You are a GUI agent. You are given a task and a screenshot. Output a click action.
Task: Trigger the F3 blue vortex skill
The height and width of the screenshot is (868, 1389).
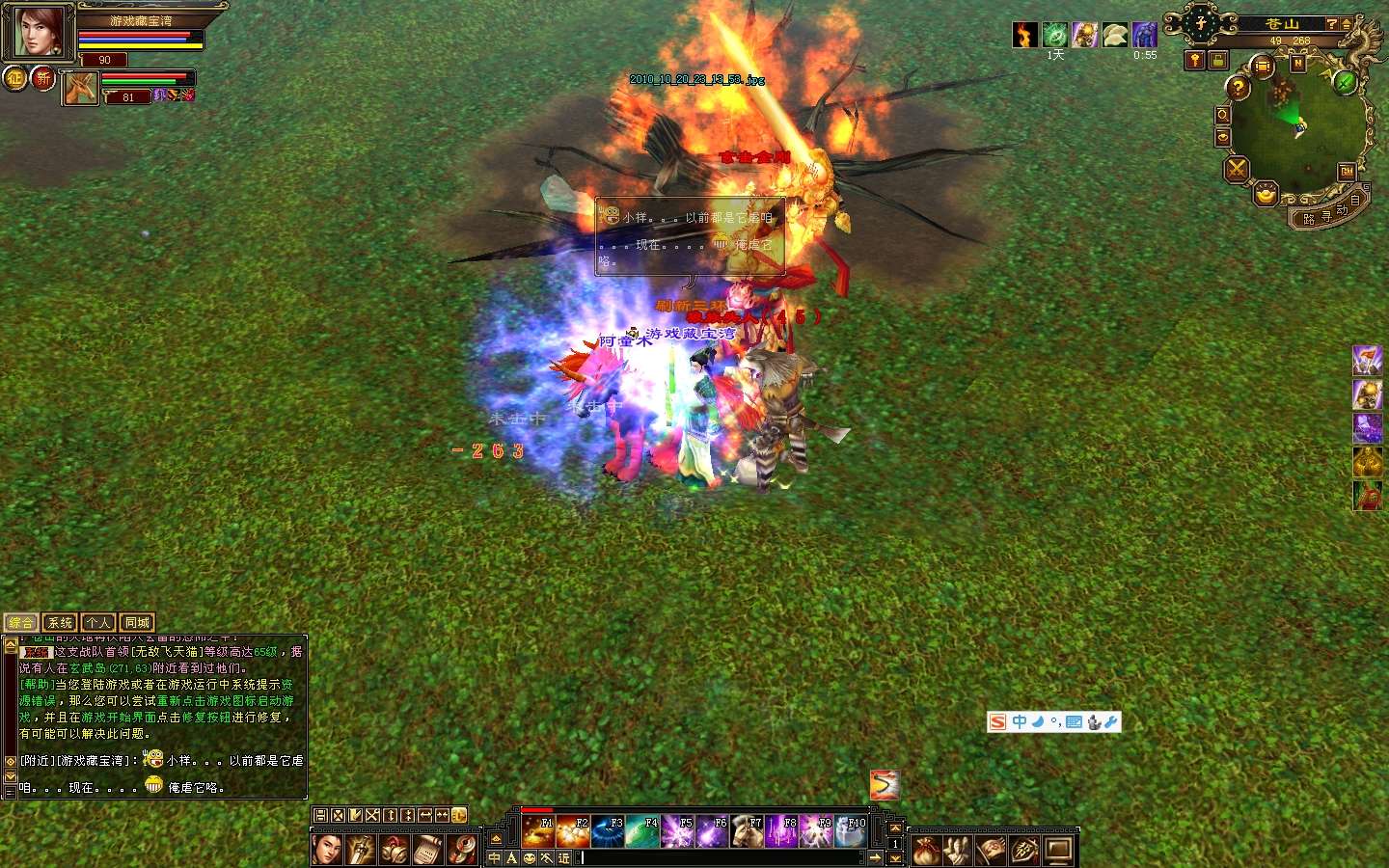coord(608,831)
